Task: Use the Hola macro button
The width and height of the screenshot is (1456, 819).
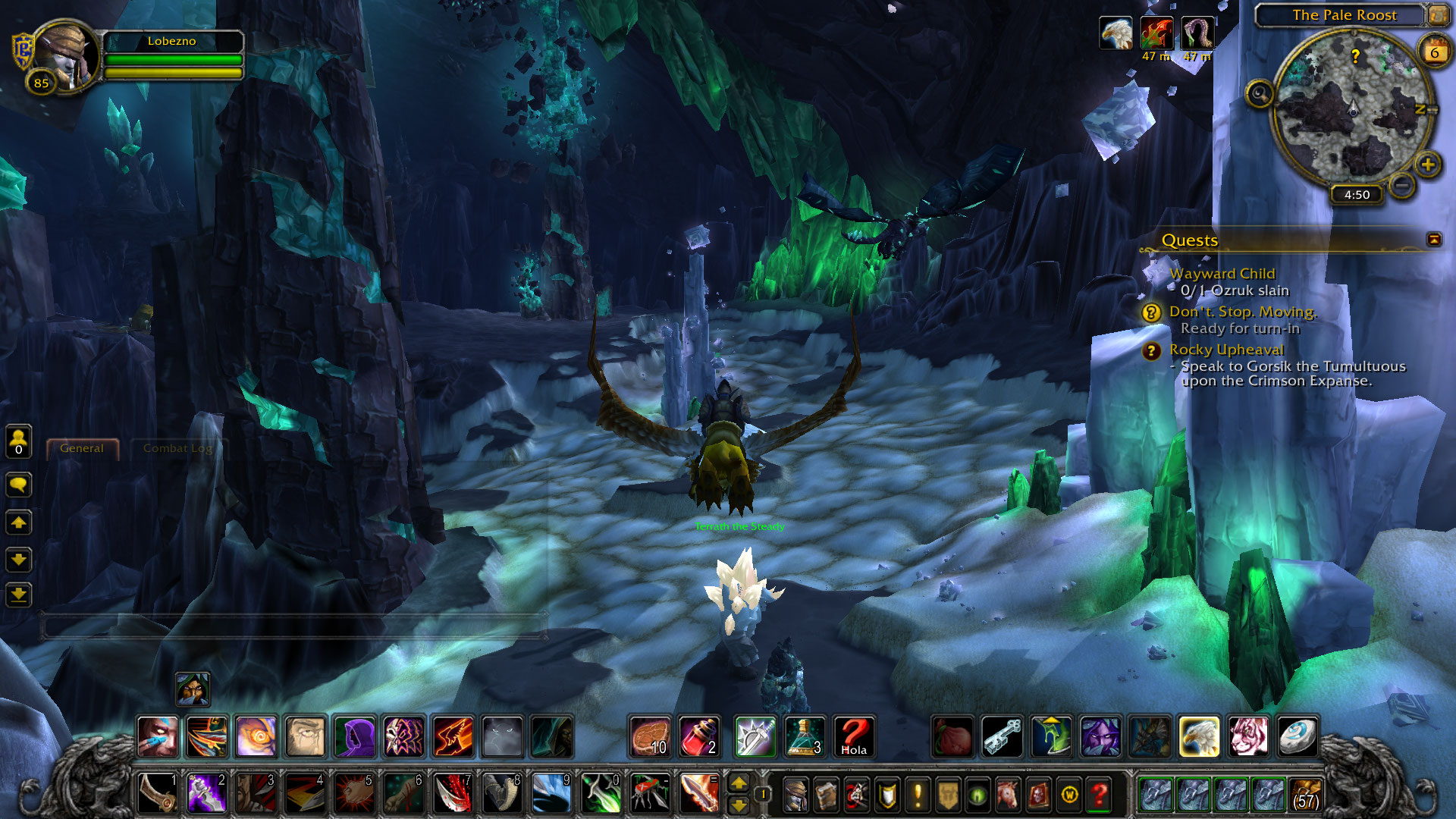Action: [853, 736]
